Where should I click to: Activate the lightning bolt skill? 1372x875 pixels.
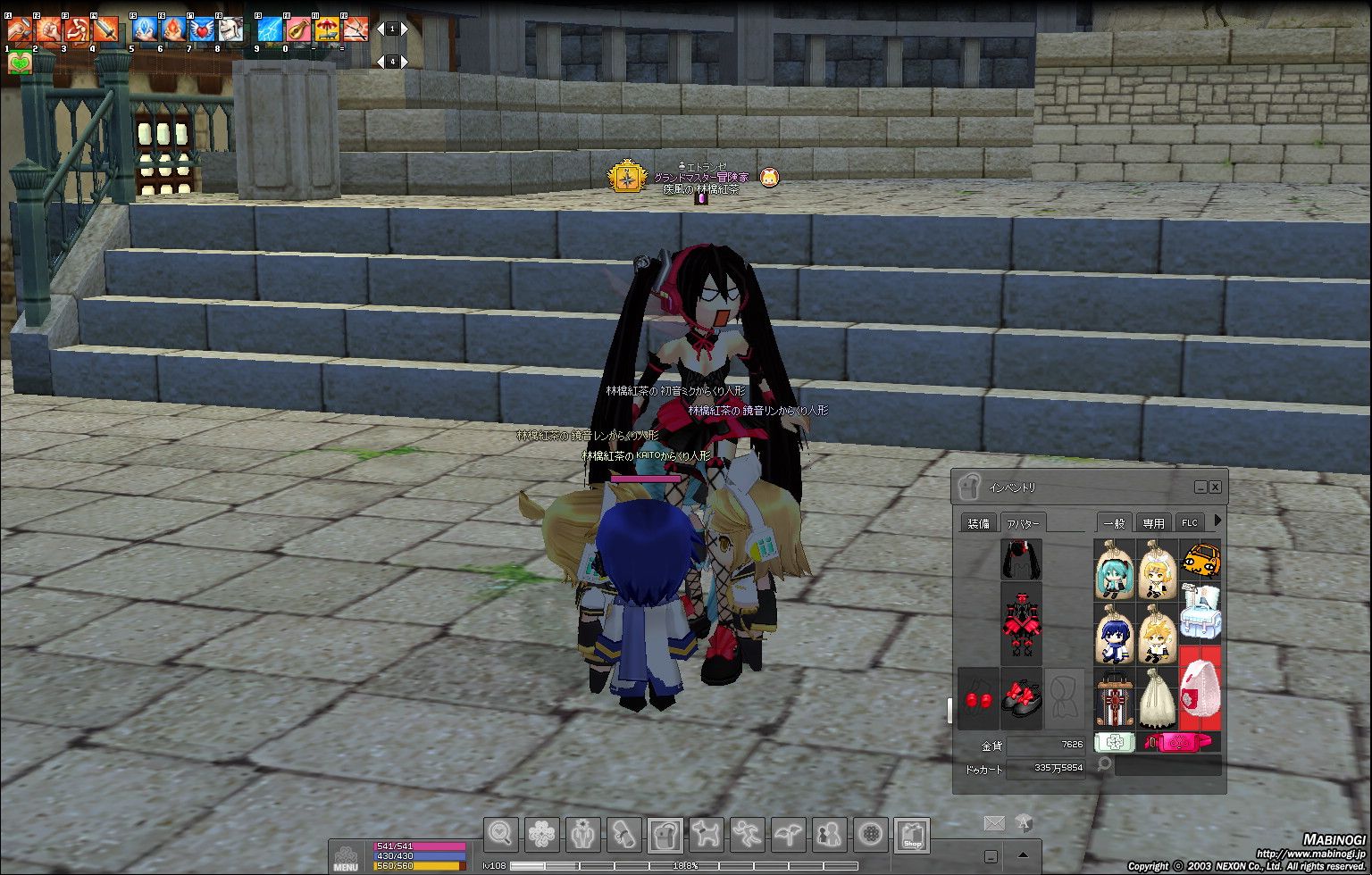click(x=270, y=30)
